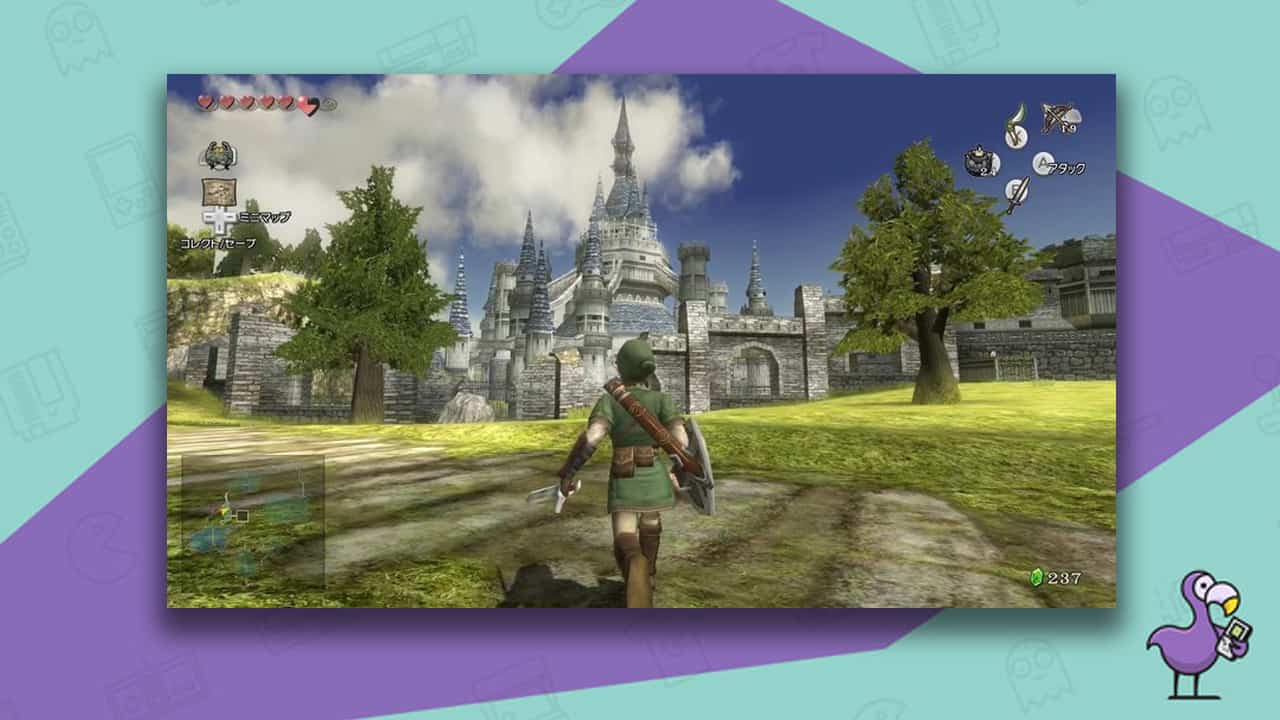Click the wolf crest emblem below the hearts
1280x720 pixels.
pyautogui.click(x=219, y=154)
